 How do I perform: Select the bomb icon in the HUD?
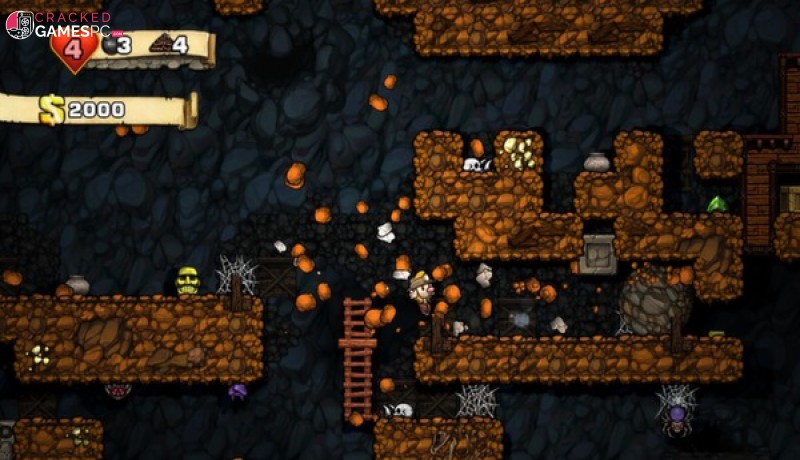tap(109, 43)
